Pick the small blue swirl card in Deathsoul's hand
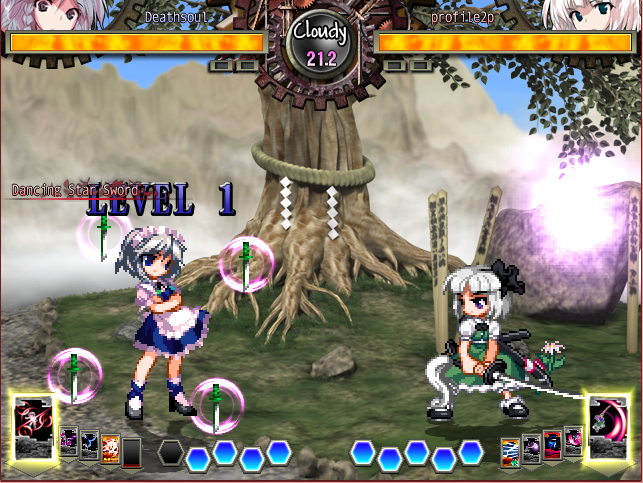The height and width of the screenshot is (483, 643). (89, 442)
